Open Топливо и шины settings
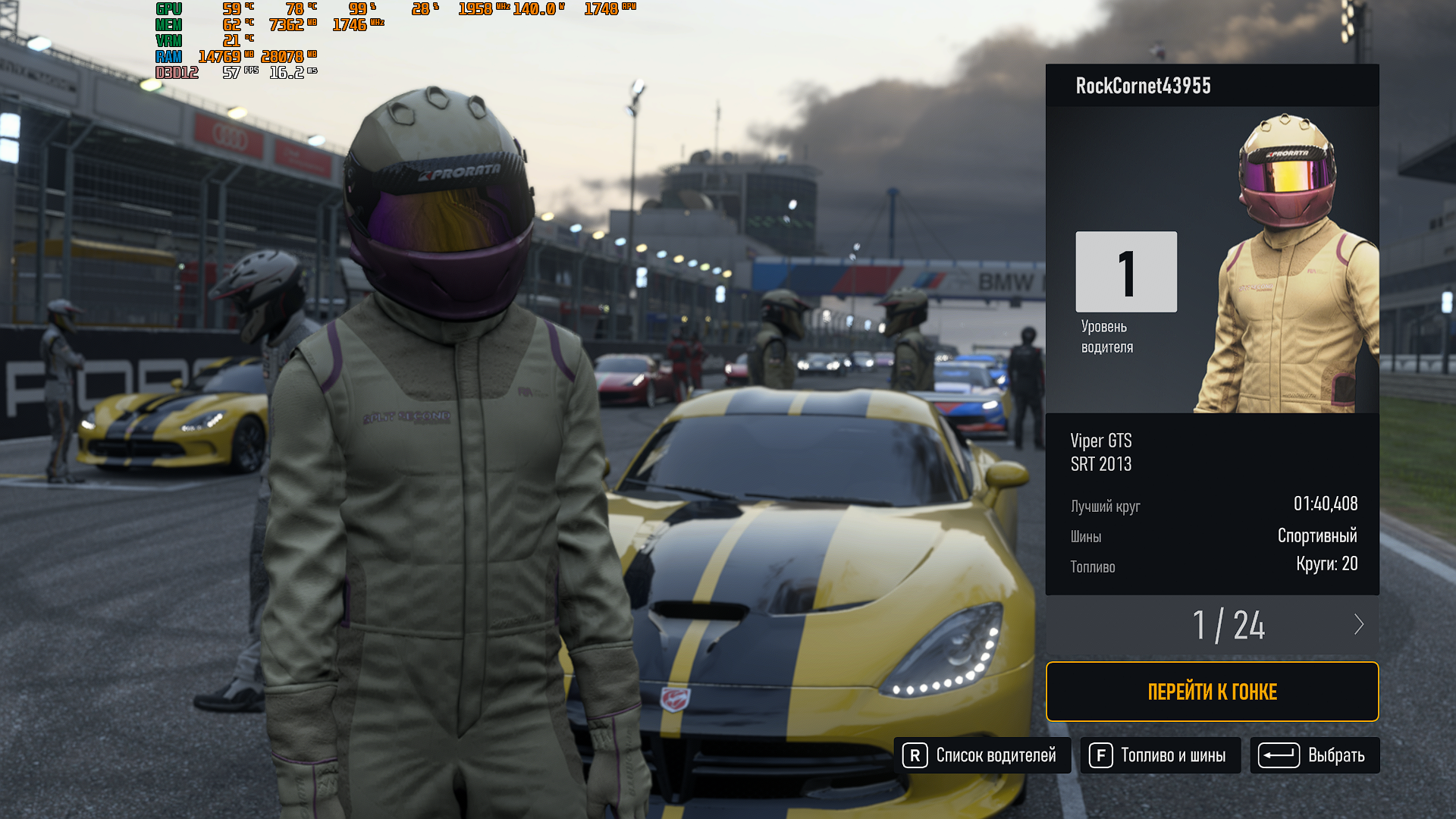The height and width of the screenshot is (819, 1456). (1160, 755)
